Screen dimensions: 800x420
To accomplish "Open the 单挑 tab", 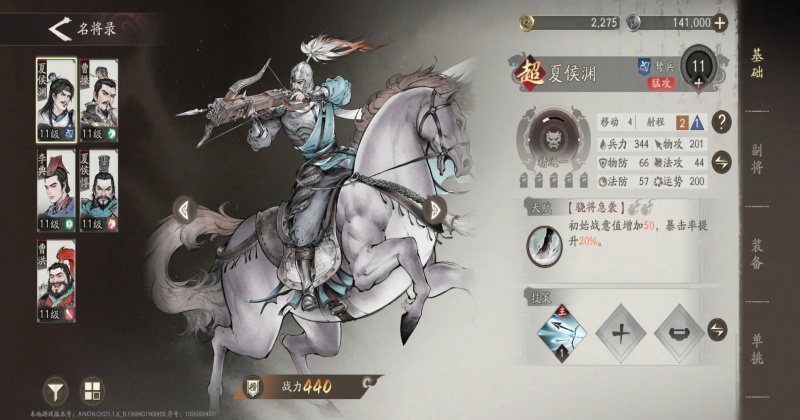I will point(757,346).
